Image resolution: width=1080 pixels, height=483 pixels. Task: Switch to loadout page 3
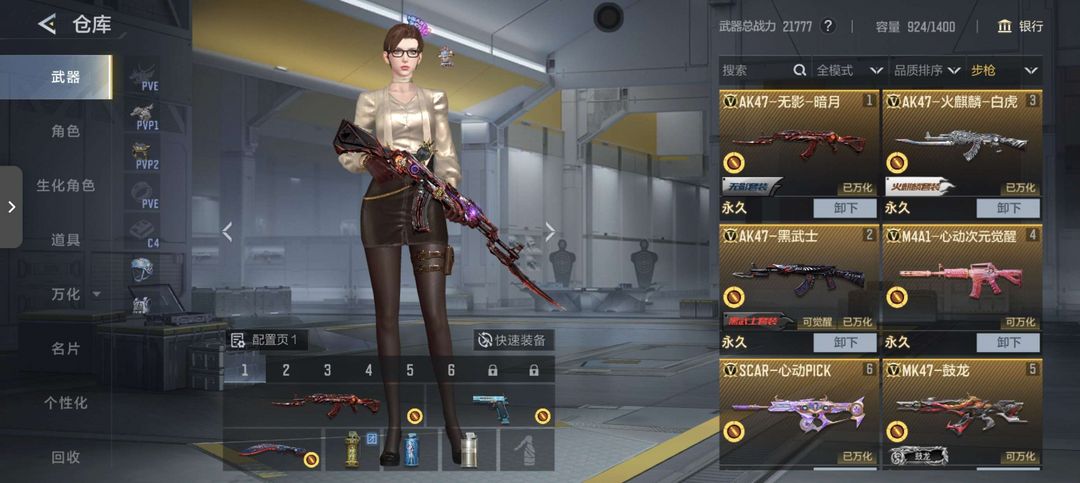coord(327,370)
